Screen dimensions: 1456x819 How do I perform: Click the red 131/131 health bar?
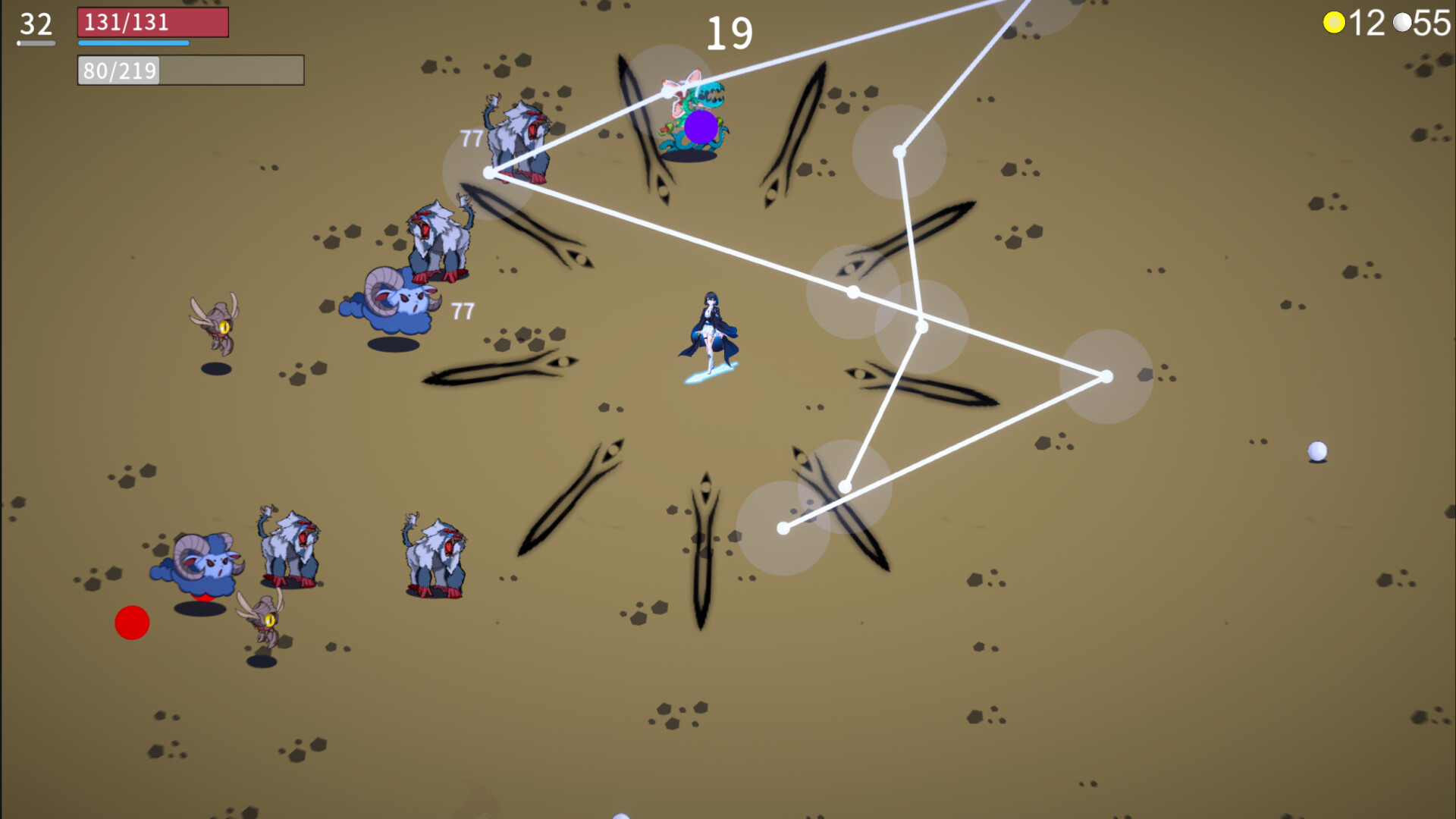[x=152, y=23]
